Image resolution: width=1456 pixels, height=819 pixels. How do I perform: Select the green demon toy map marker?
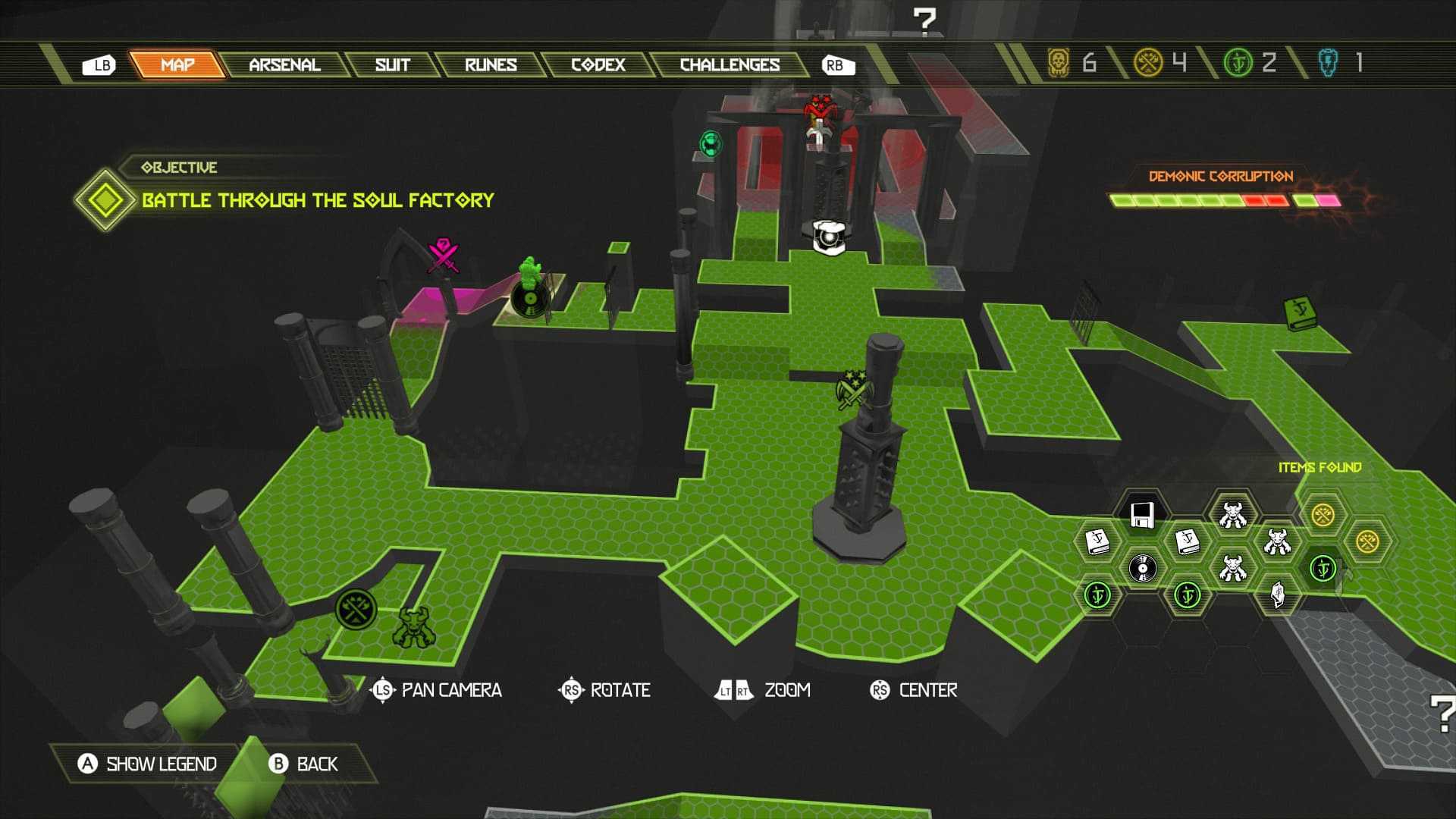click(414, 628)
